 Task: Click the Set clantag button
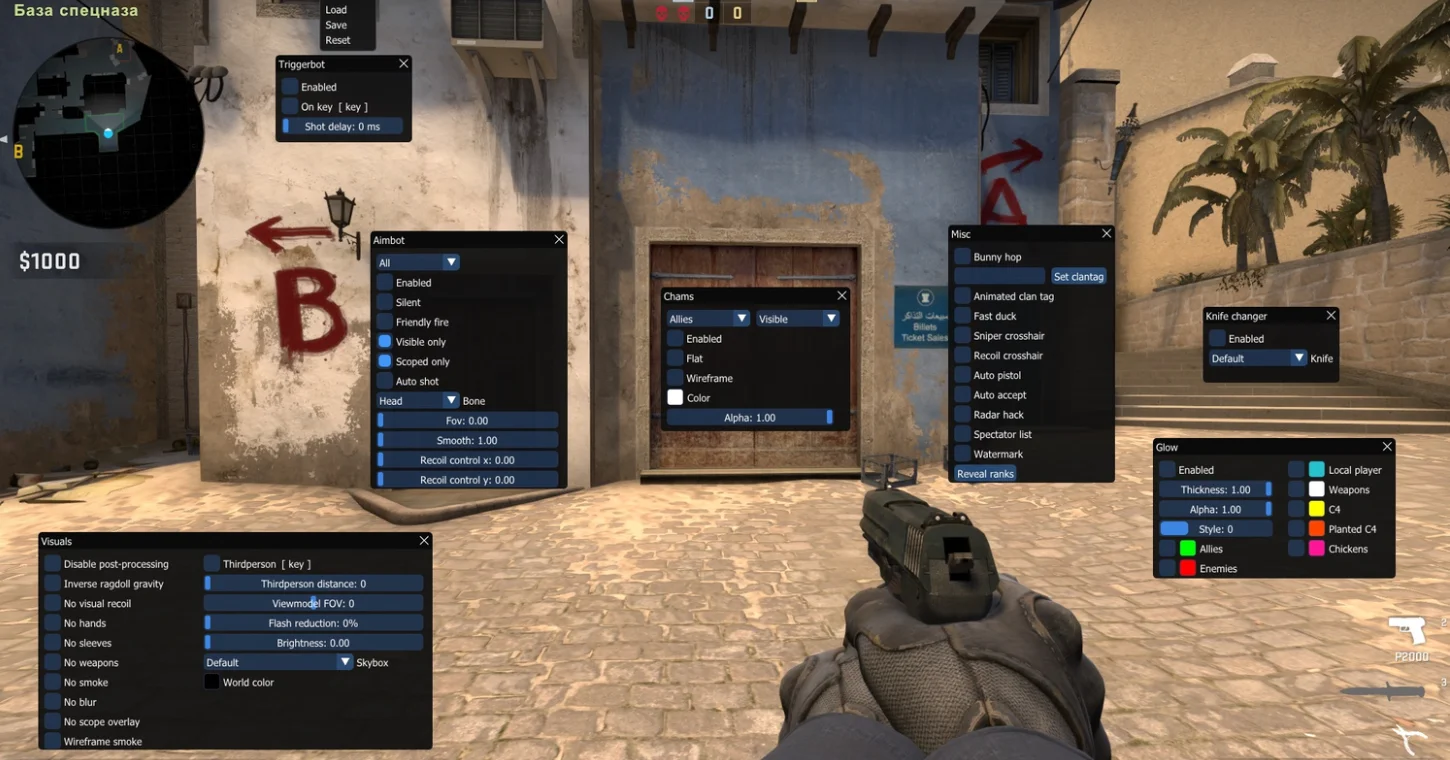1078,276
